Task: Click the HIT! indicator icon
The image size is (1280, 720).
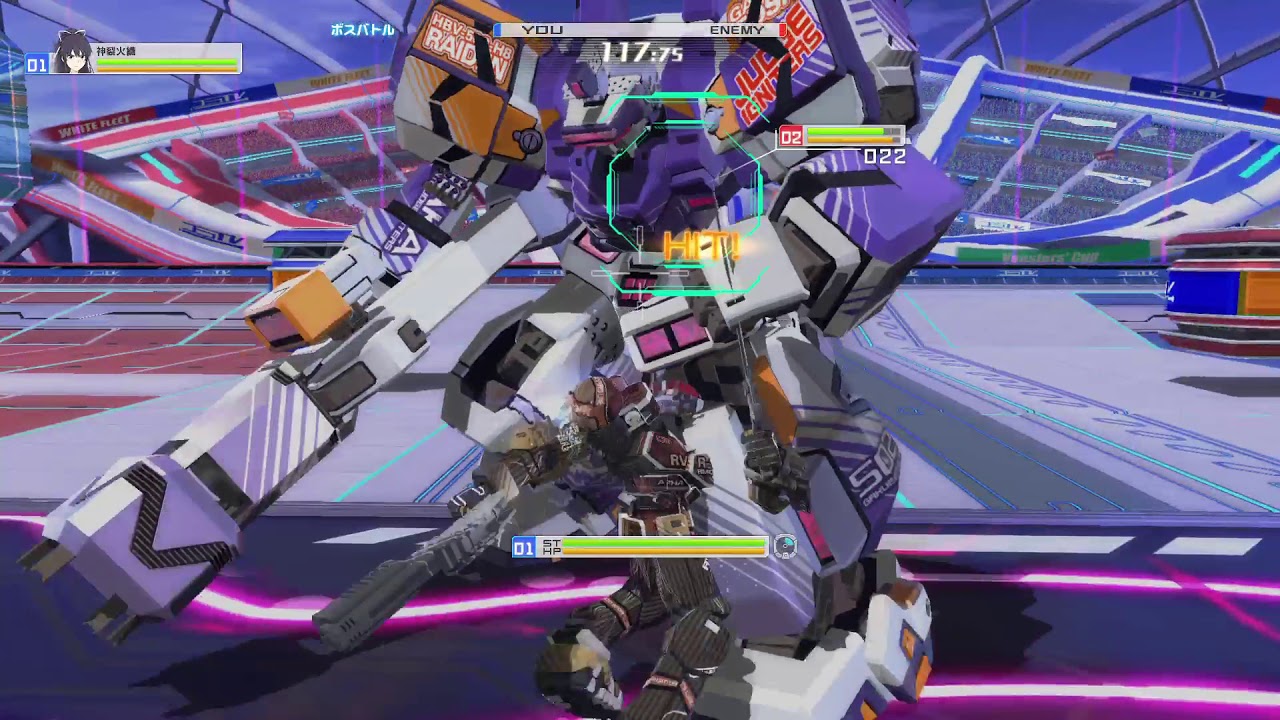Action: pyautogui.click(x=700, y=243)
